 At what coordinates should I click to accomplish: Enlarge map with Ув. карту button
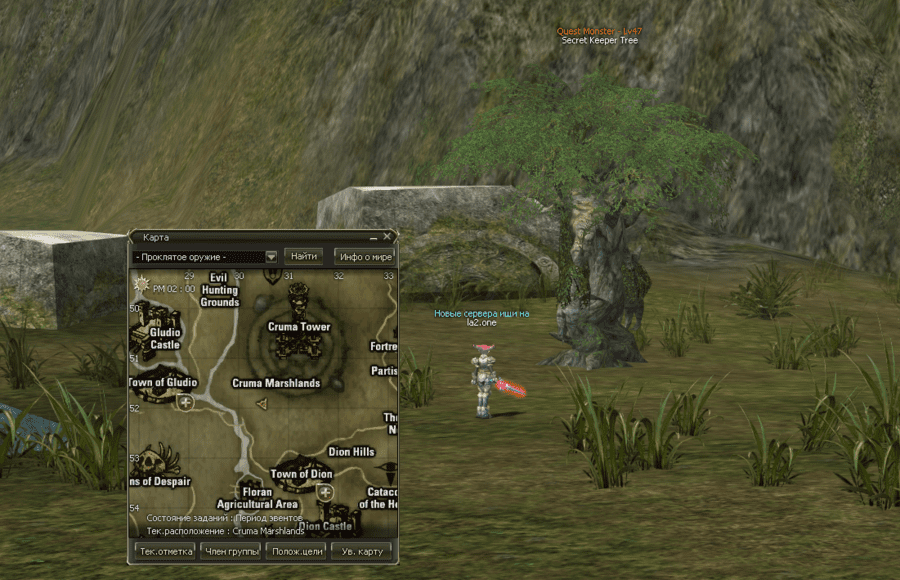point(361,551)
